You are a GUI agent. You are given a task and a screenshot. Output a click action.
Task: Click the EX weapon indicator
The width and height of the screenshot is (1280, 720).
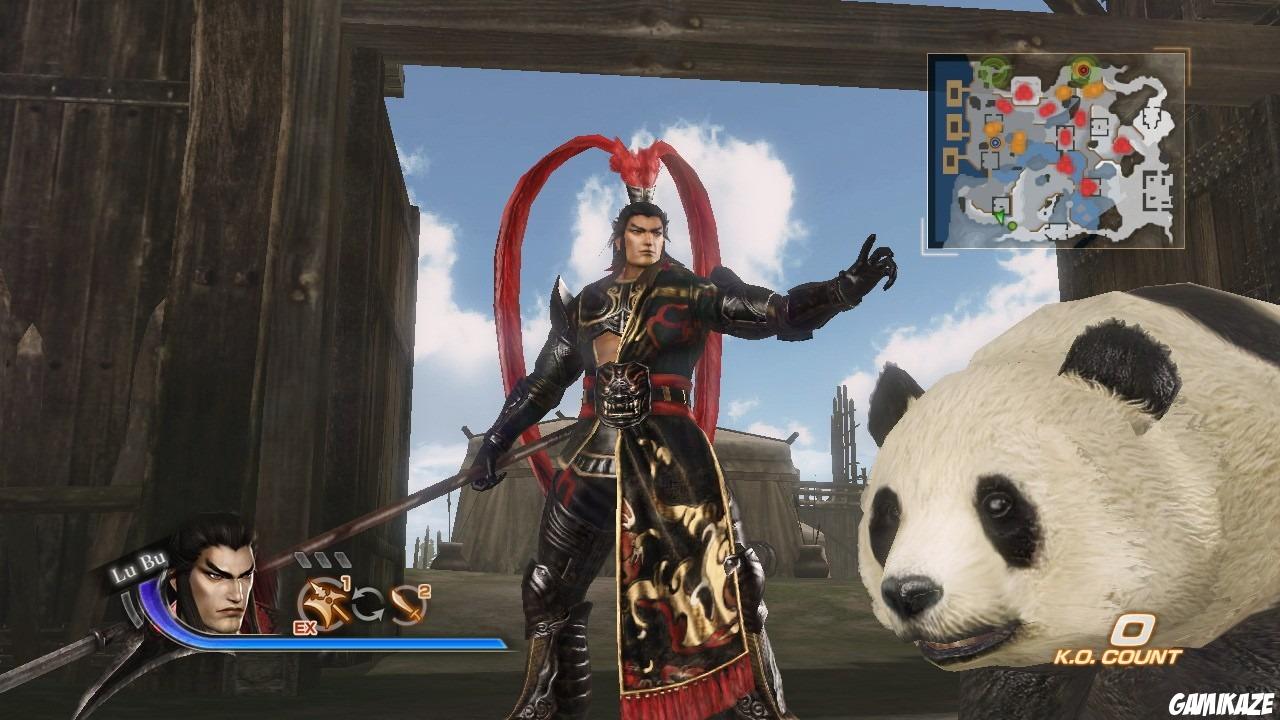tap(305, 628)
